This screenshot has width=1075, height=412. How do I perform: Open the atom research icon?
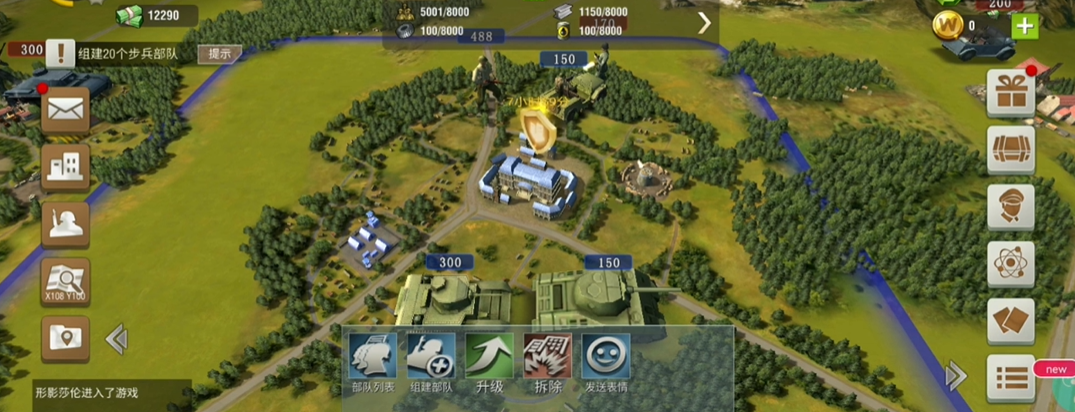click(1010, 264)
